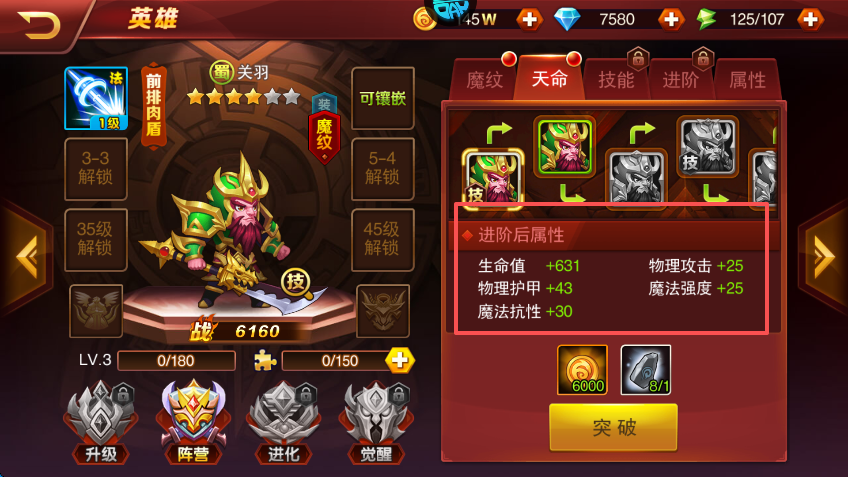The height and width of the screenshot is (477, 848).
Task: Tap the 突破 breakthrough button
Action: (613, 428)
